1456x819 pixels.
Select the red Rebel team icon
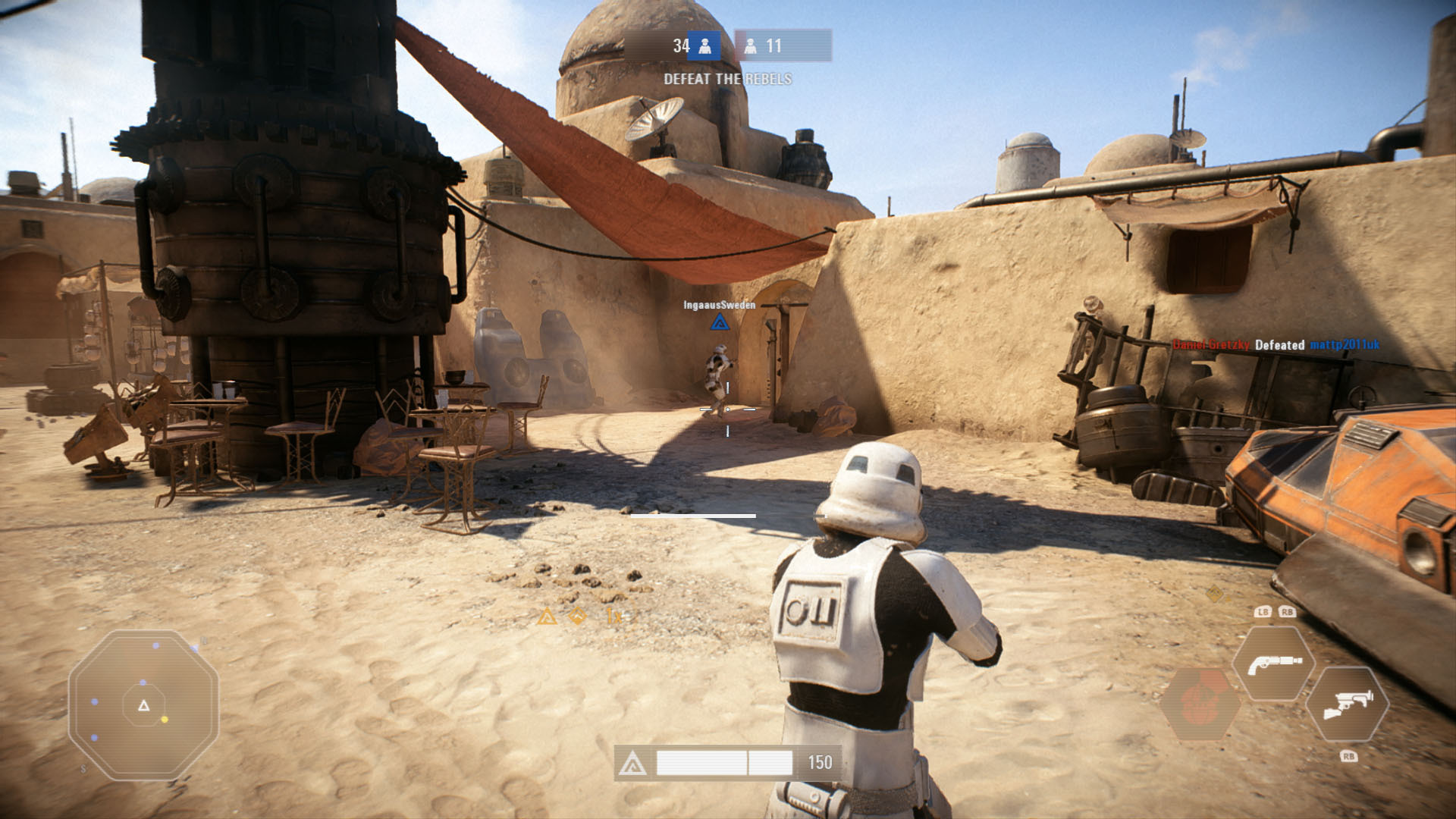tap(751, 46)
